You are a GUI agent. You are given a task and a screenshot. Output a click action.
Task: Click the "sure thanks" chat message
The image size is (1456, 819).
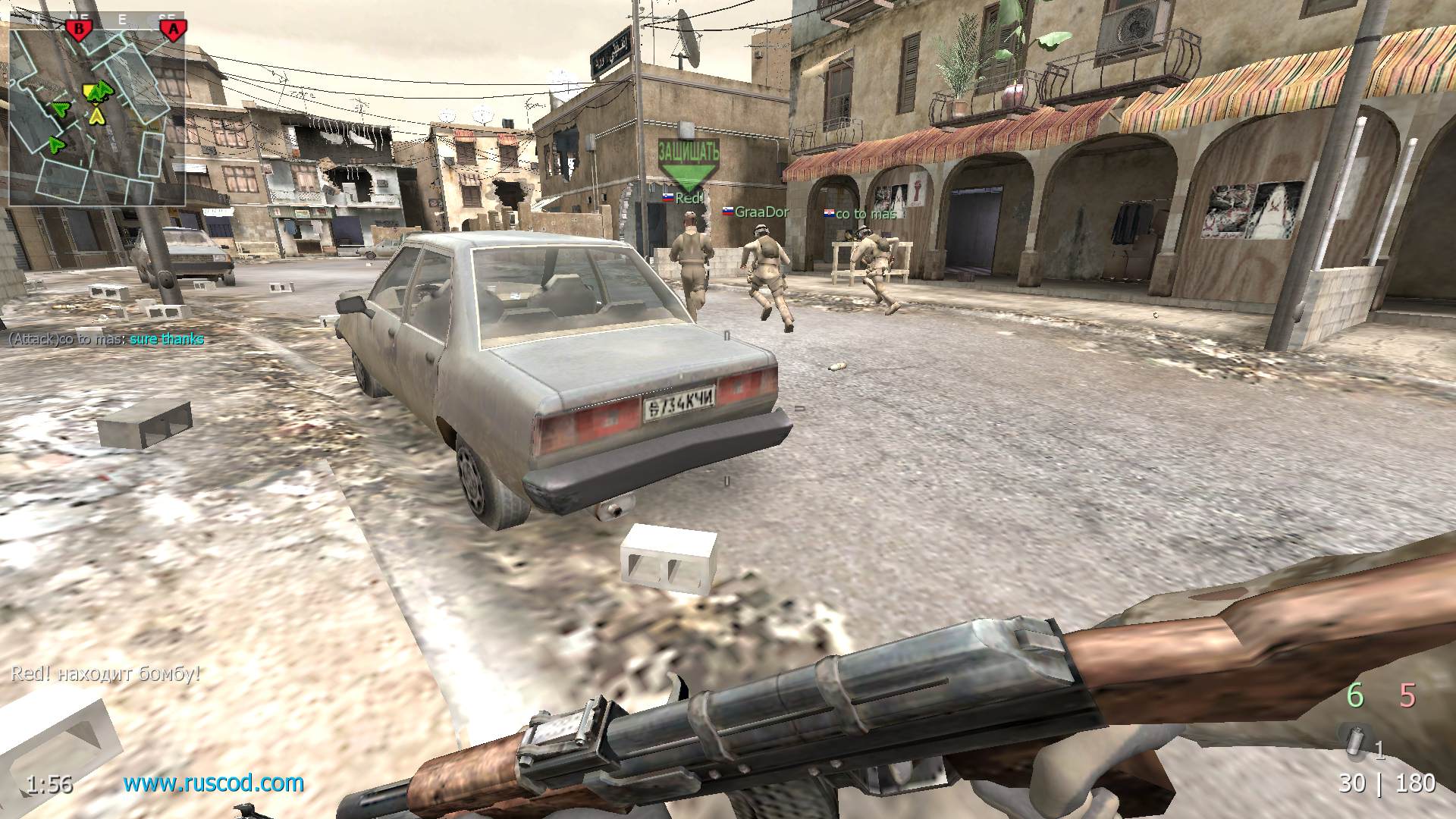[167, 339]
